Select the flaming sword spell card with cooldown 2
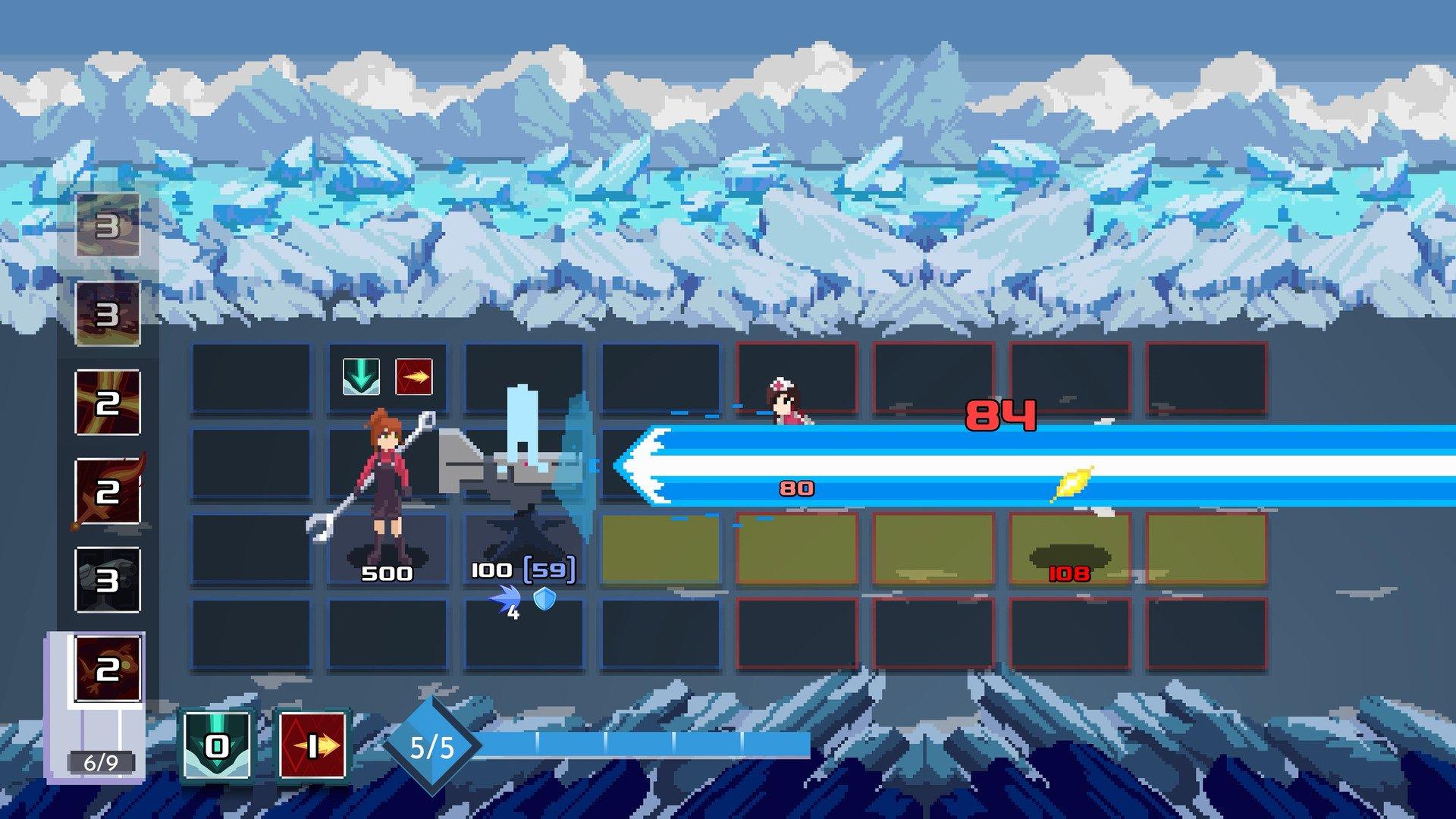Viewport: 1456px width, 819px height. pos(108,492)
